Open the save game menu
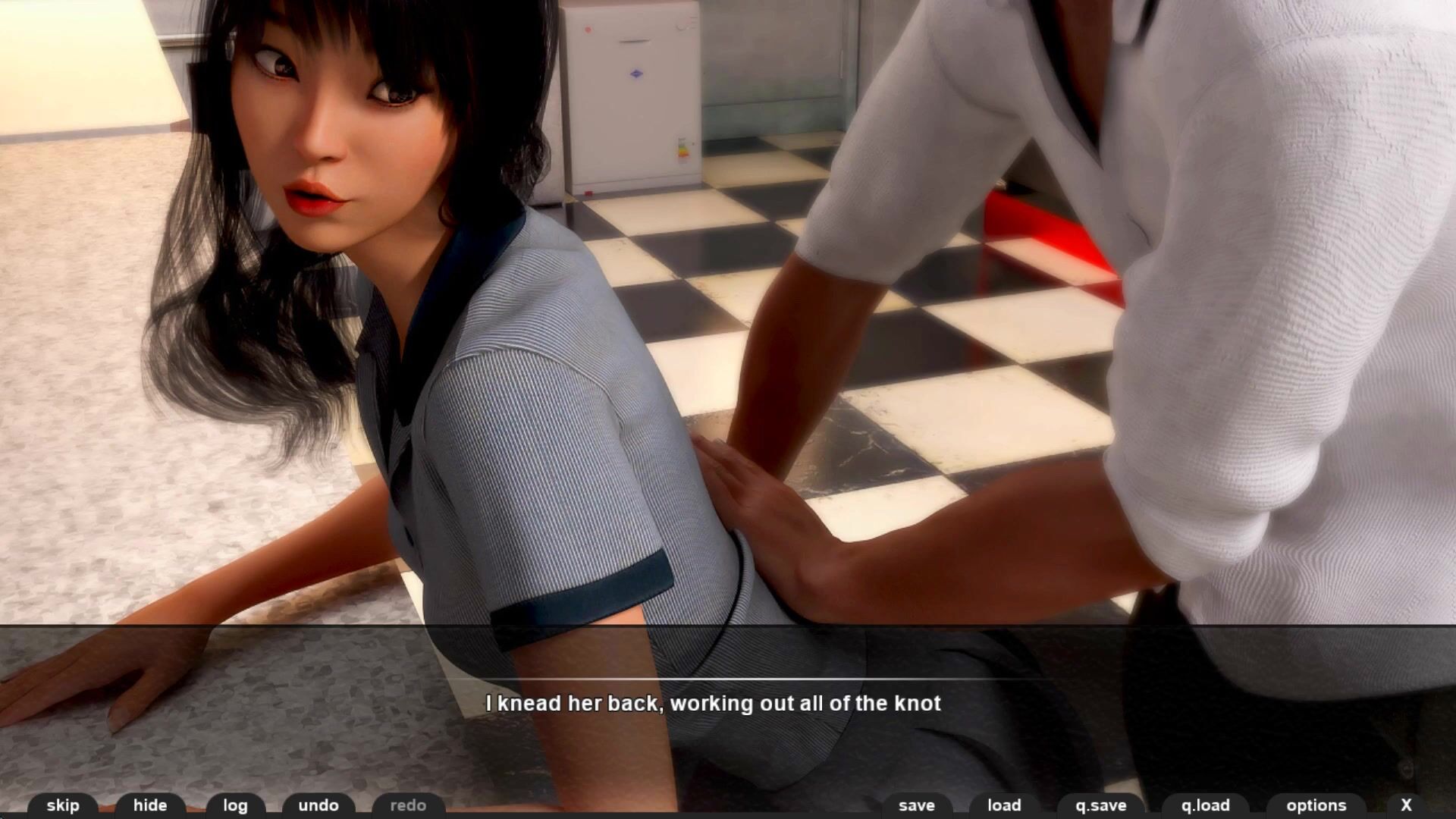Viewport: 1456px width, 819px height. 917,805
